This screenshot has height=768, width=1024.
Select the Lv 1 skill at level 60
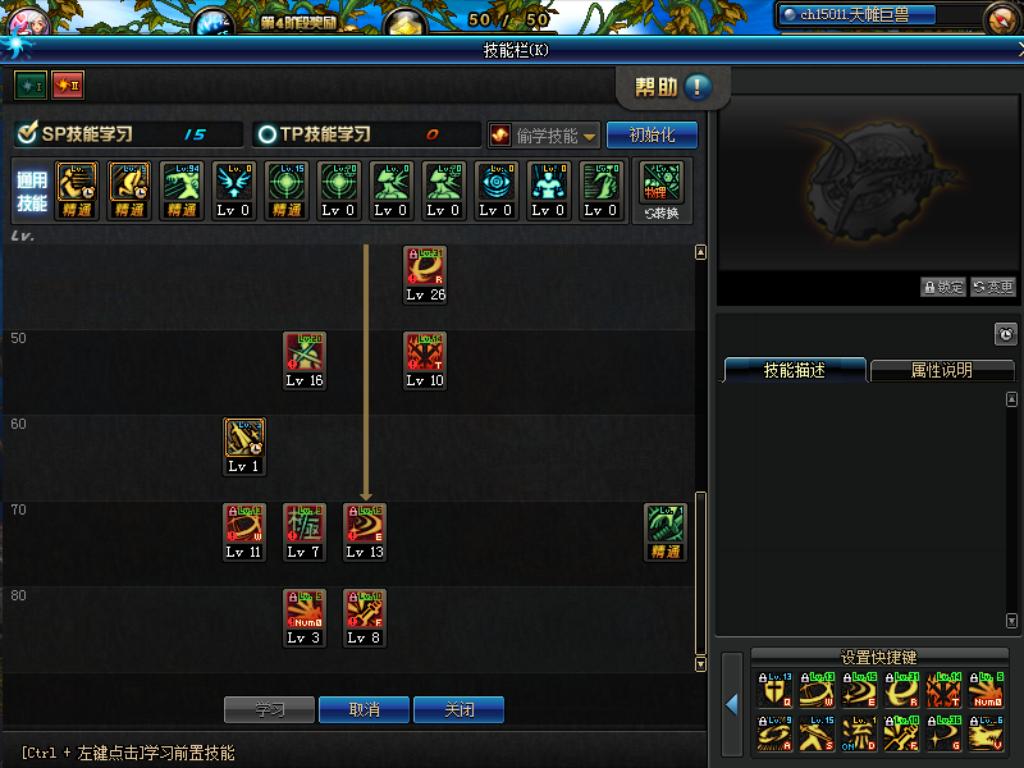coord(244,439)
